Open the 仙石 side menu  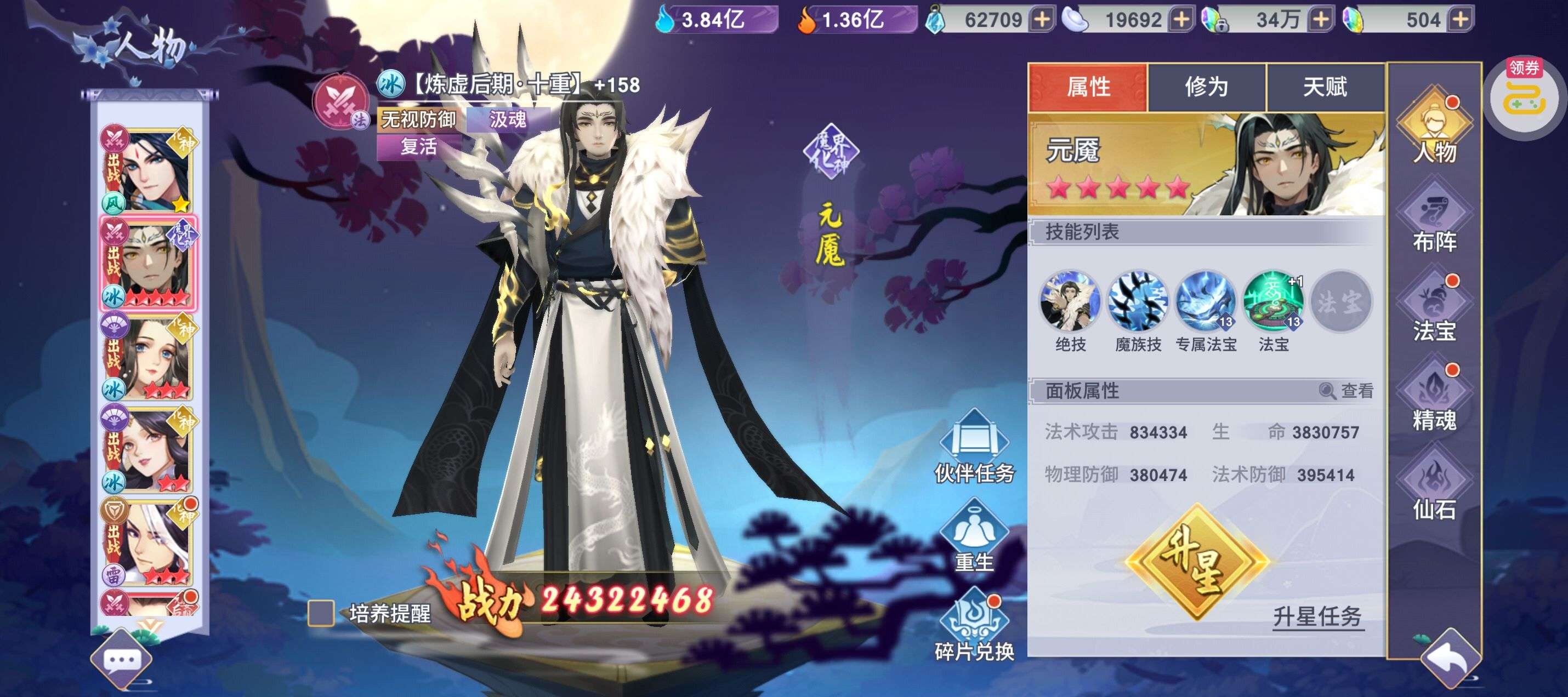[1434, 487]
